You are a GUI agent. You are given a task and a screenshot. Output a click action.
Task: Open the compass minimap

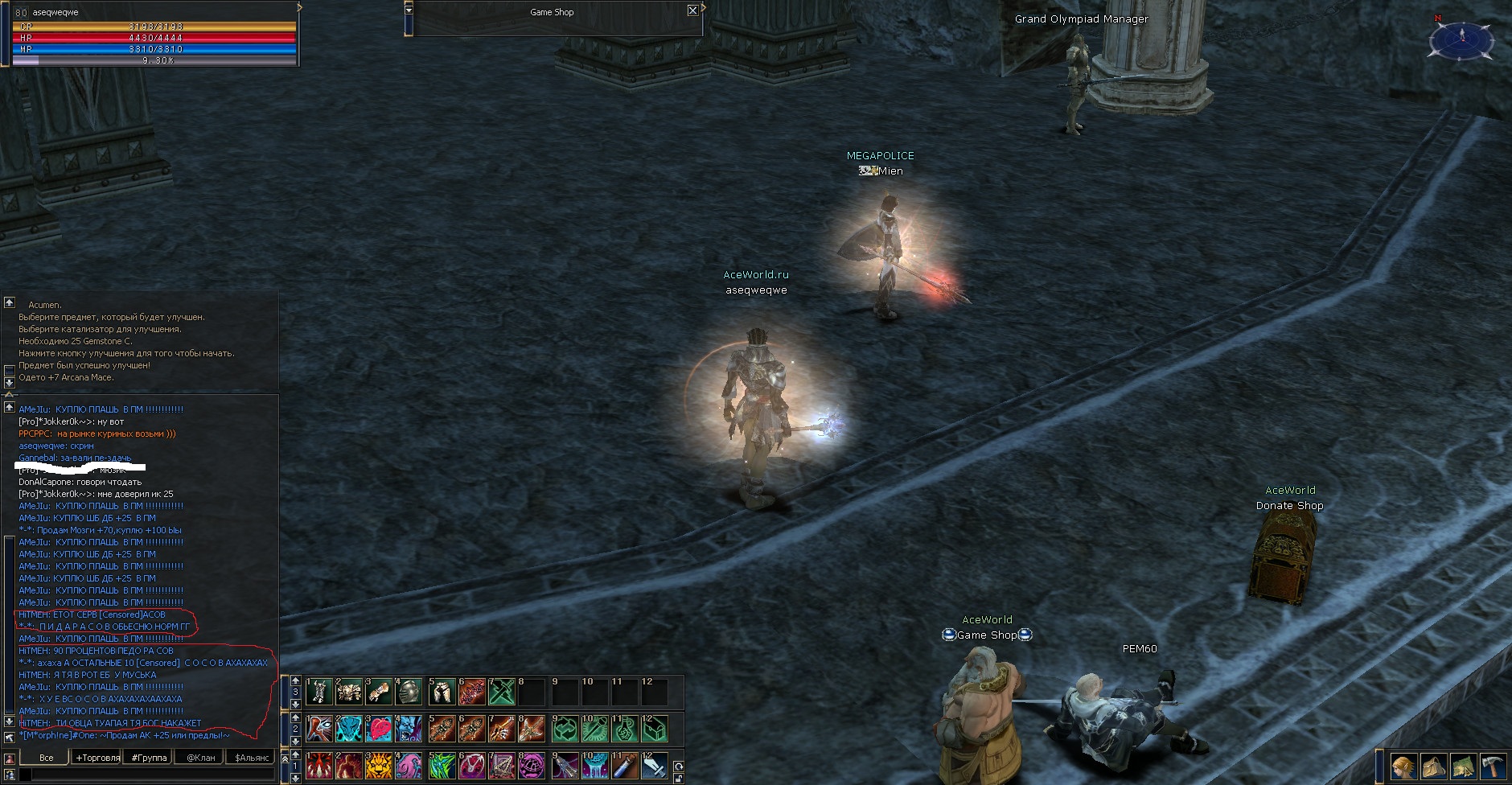pos(1461,38)
